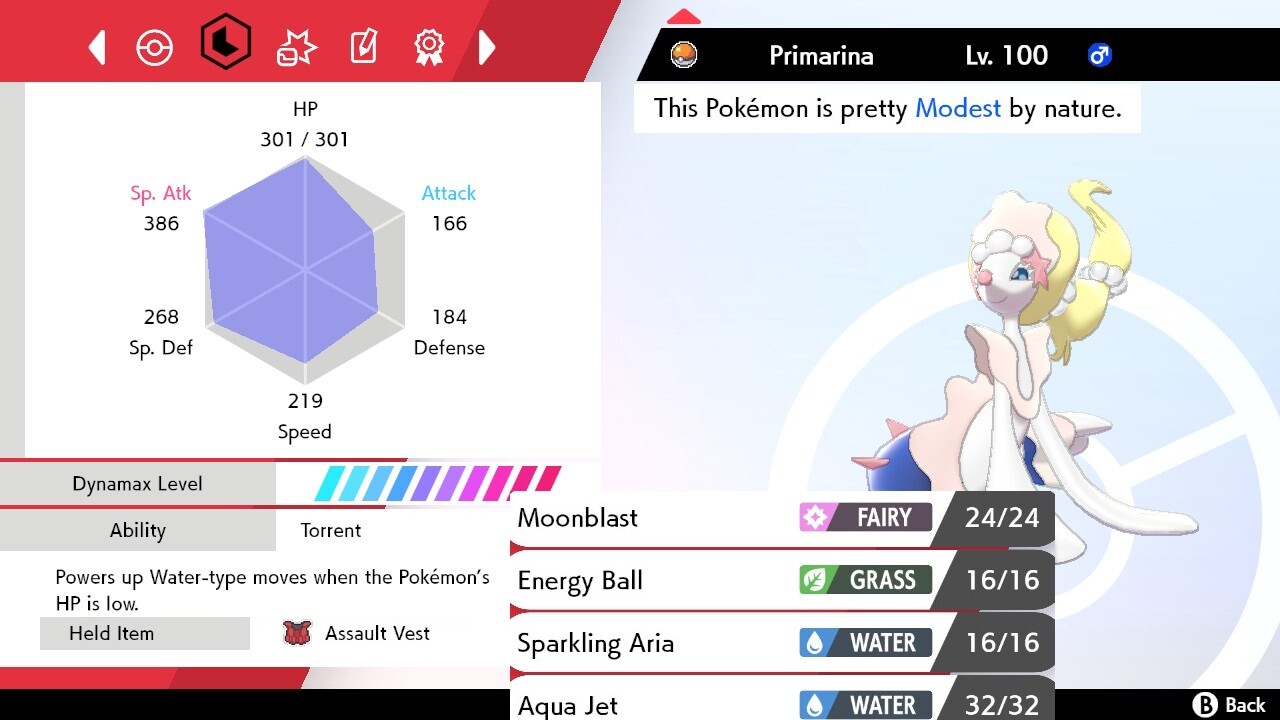Viewport: 1280px width, 720px height.
Task: Click the Poké Ball icon beside Primarina's name
Action: 684,55
